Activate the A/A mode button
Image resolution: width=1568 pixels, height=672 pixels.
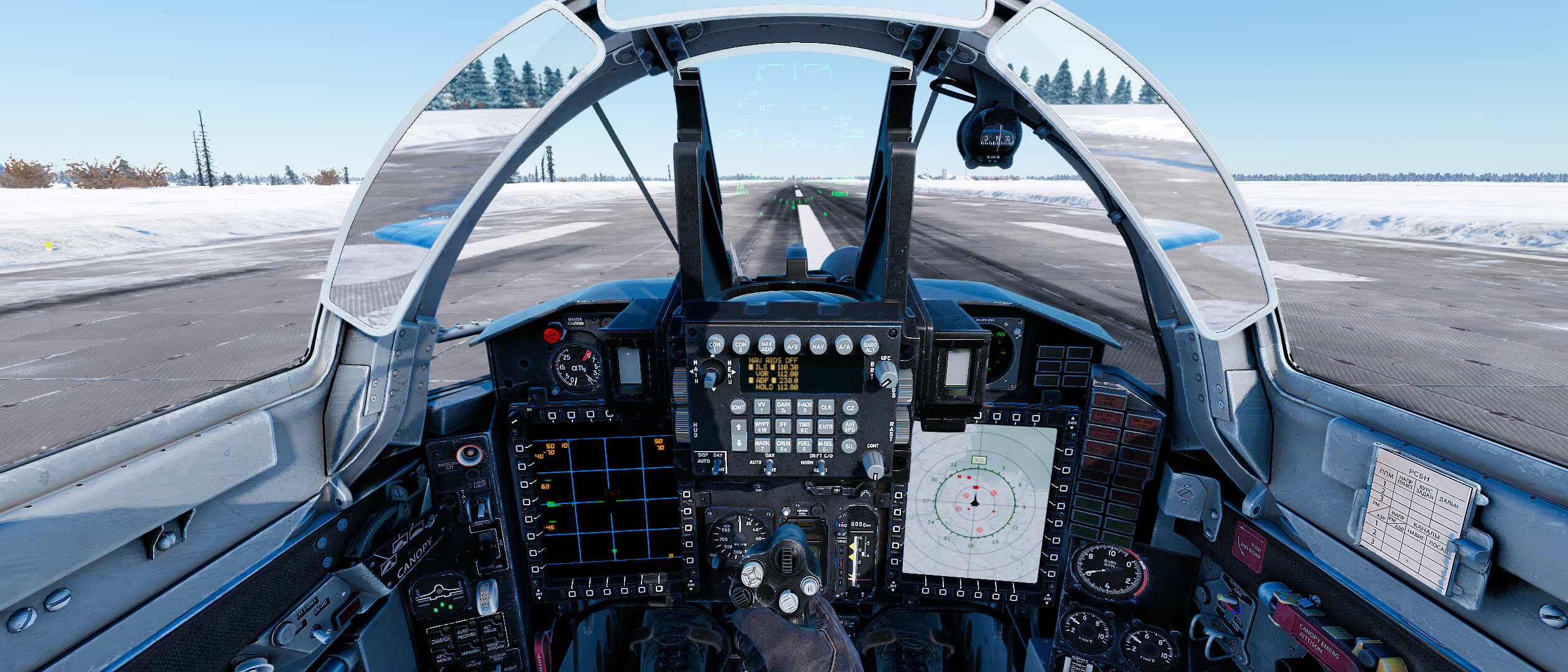click(x=844, y=345)
